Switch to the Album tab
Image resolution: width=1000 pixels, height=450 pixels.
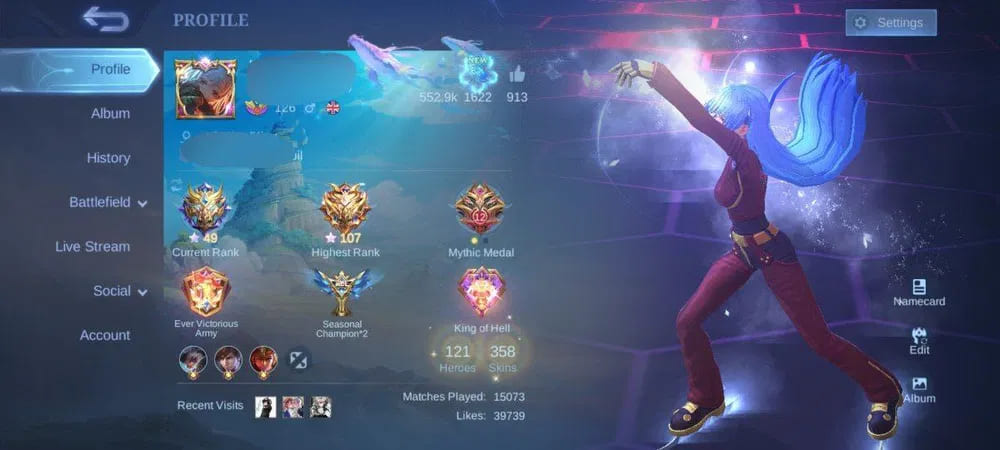(110, 114)
